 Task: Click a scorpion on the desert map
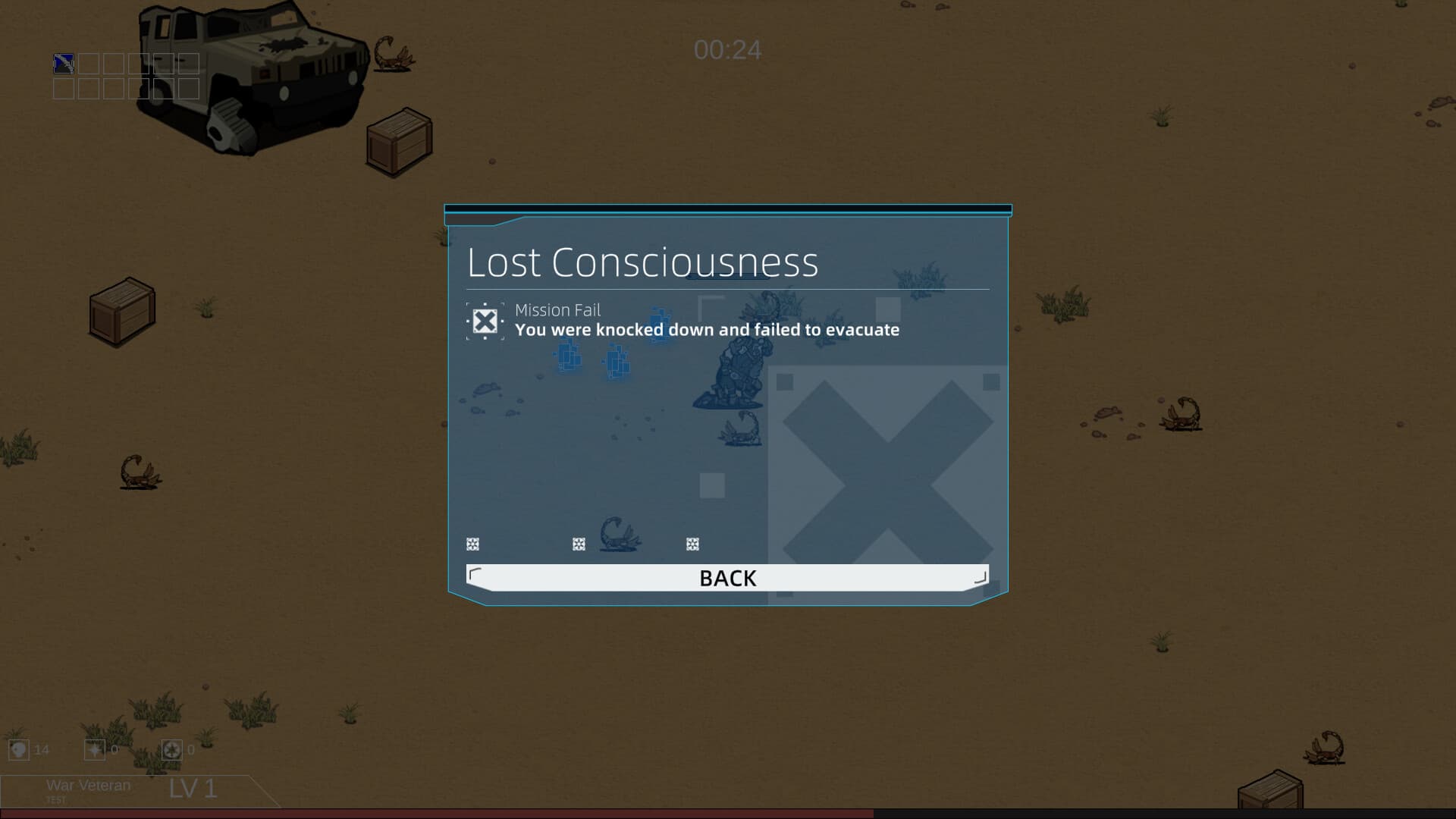139,469
